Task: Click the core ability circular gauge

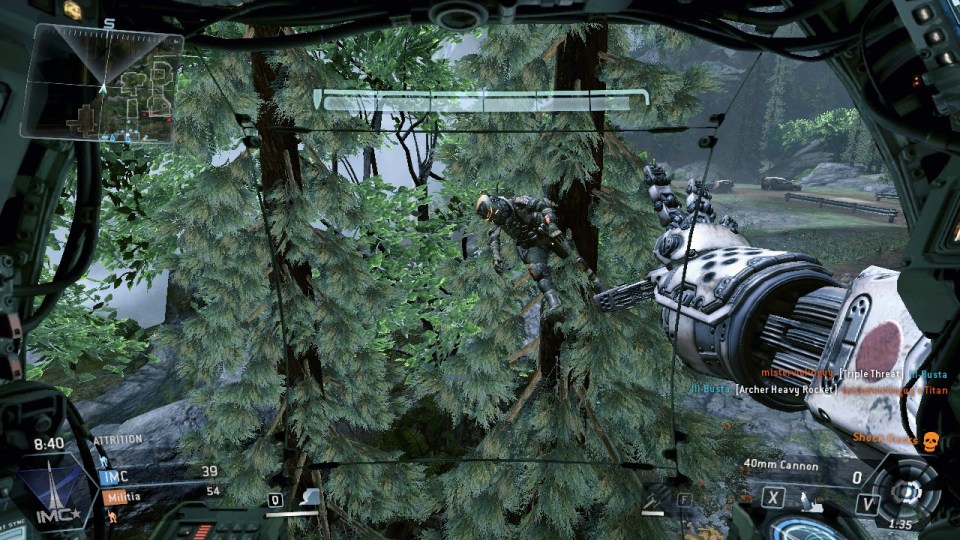Action: tap(906, 490)
